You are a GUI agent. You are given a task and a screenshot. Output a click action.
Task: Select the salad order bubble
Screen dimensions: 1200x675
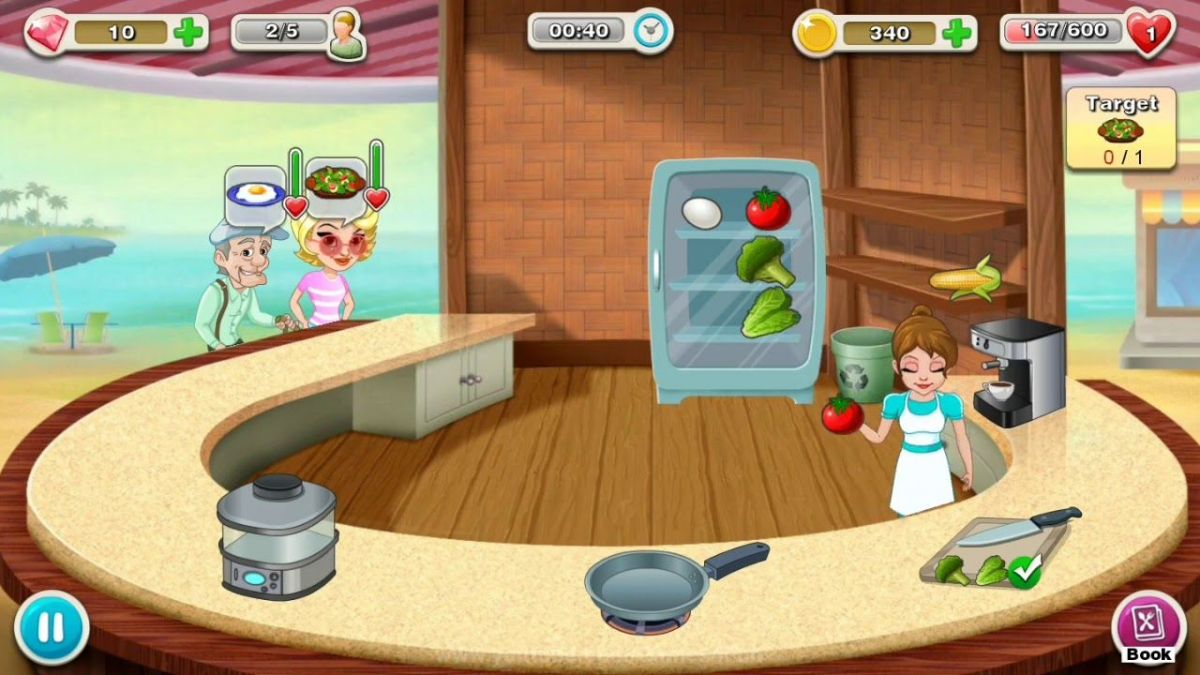335,182
